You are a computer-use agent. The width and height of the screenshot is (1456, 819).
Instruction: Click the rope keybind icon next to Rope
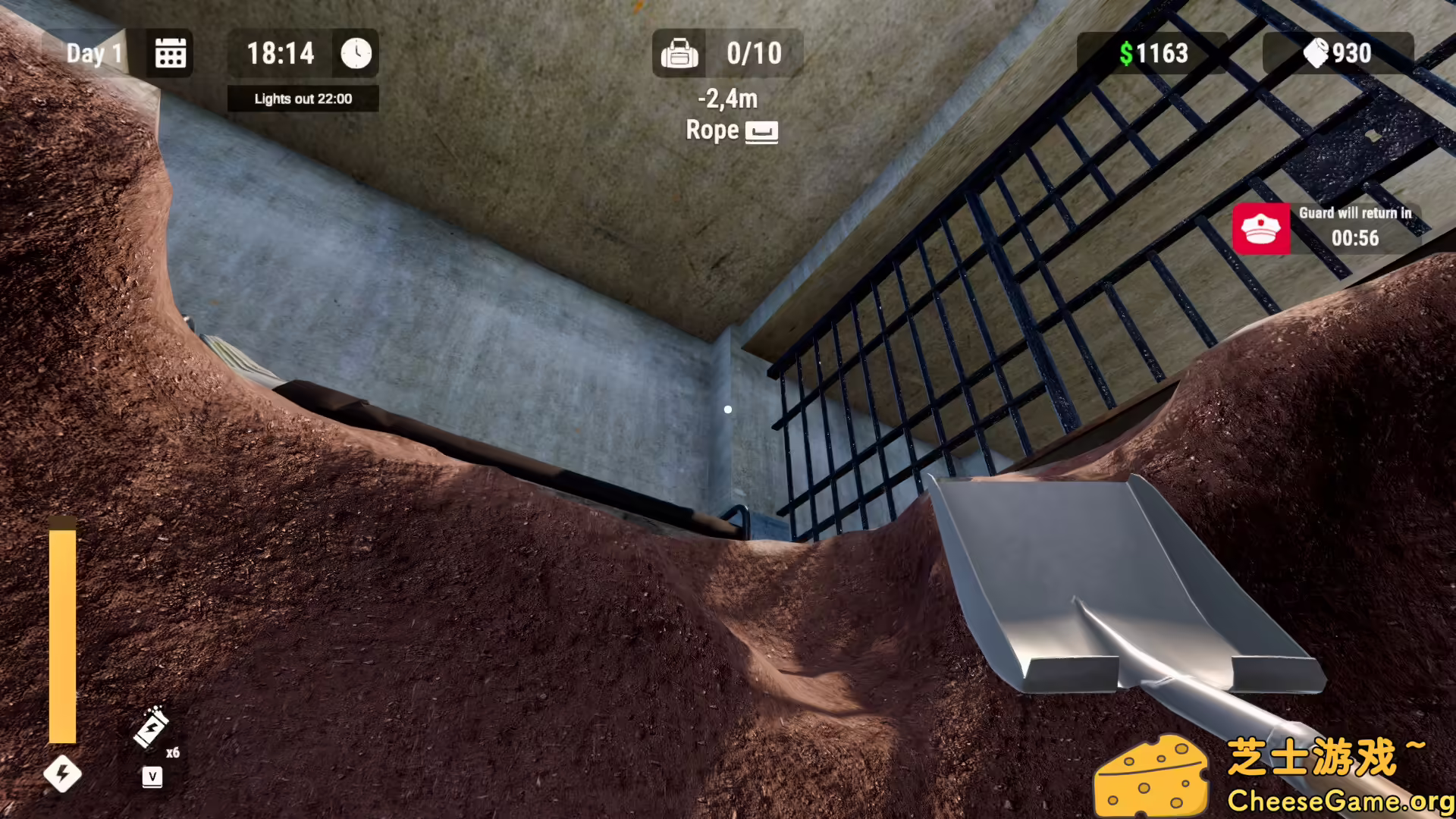click(763, 130)
